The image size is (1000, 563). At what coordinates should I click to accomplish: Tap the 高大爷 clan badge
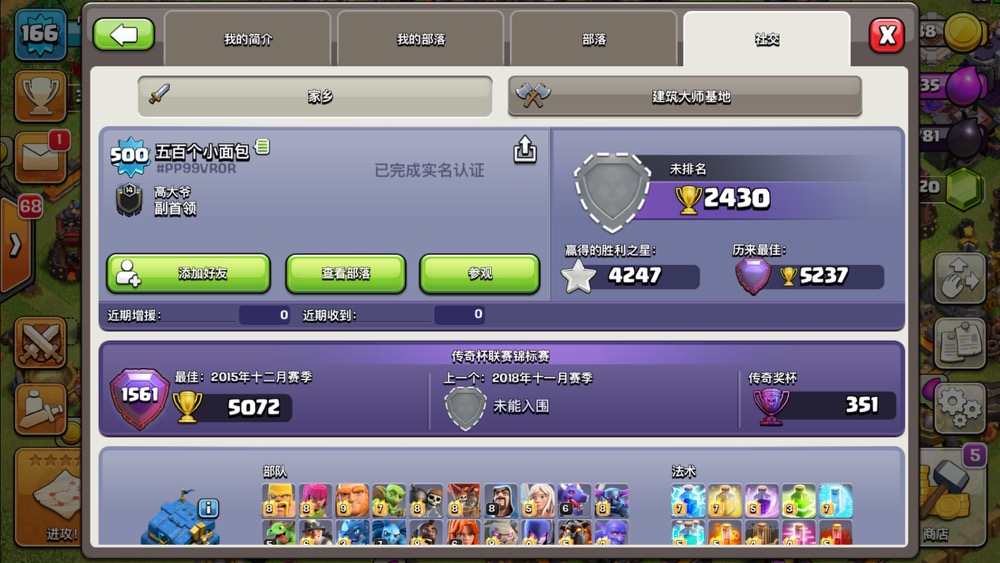pos(129,200)
